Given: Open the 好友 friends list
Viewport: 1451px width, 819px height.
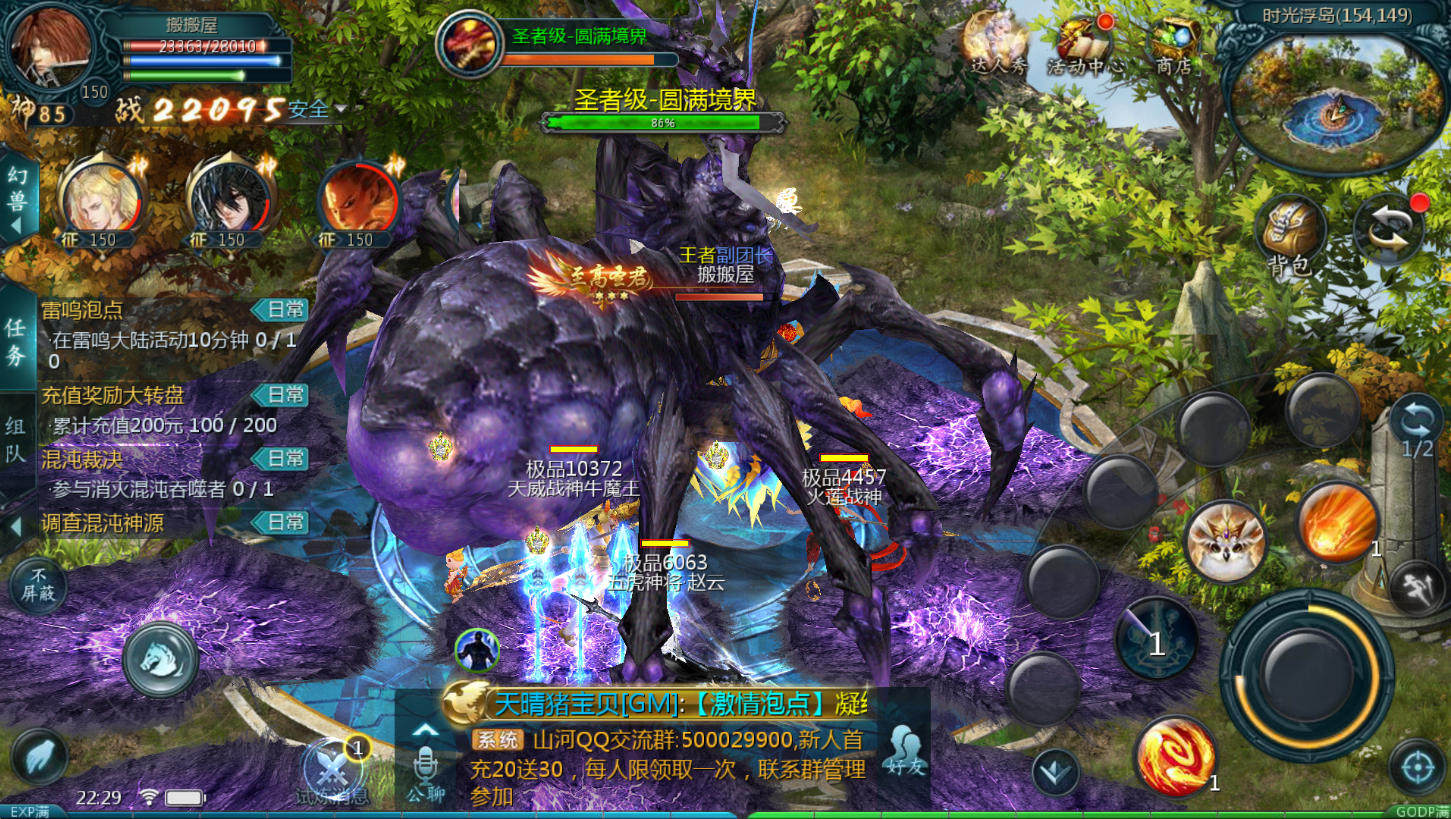Looking at the screenshot, I should [x=904, y=751].
